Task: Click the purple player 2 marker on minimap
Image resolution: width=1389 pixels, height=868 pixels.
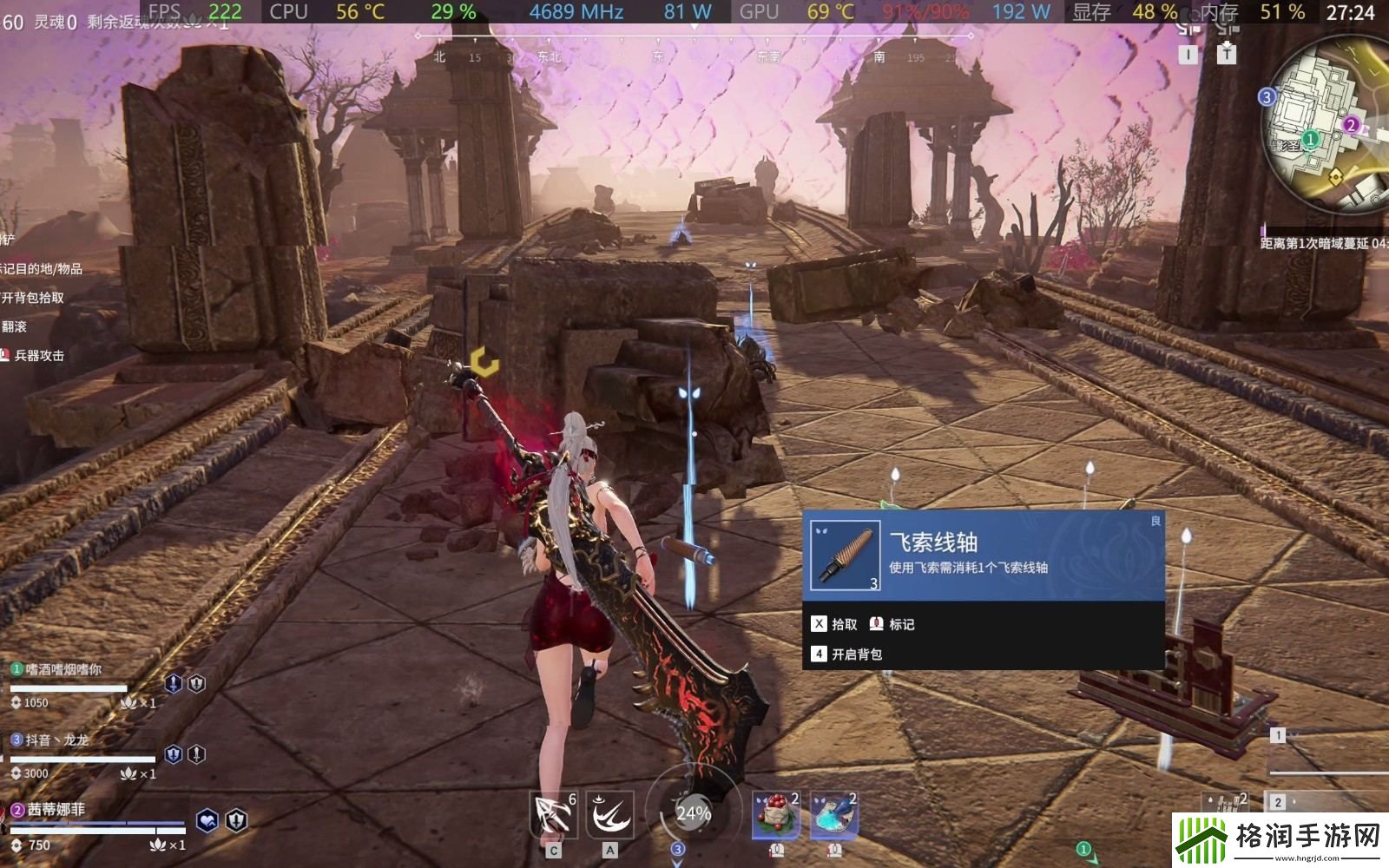Action: 1350,125
